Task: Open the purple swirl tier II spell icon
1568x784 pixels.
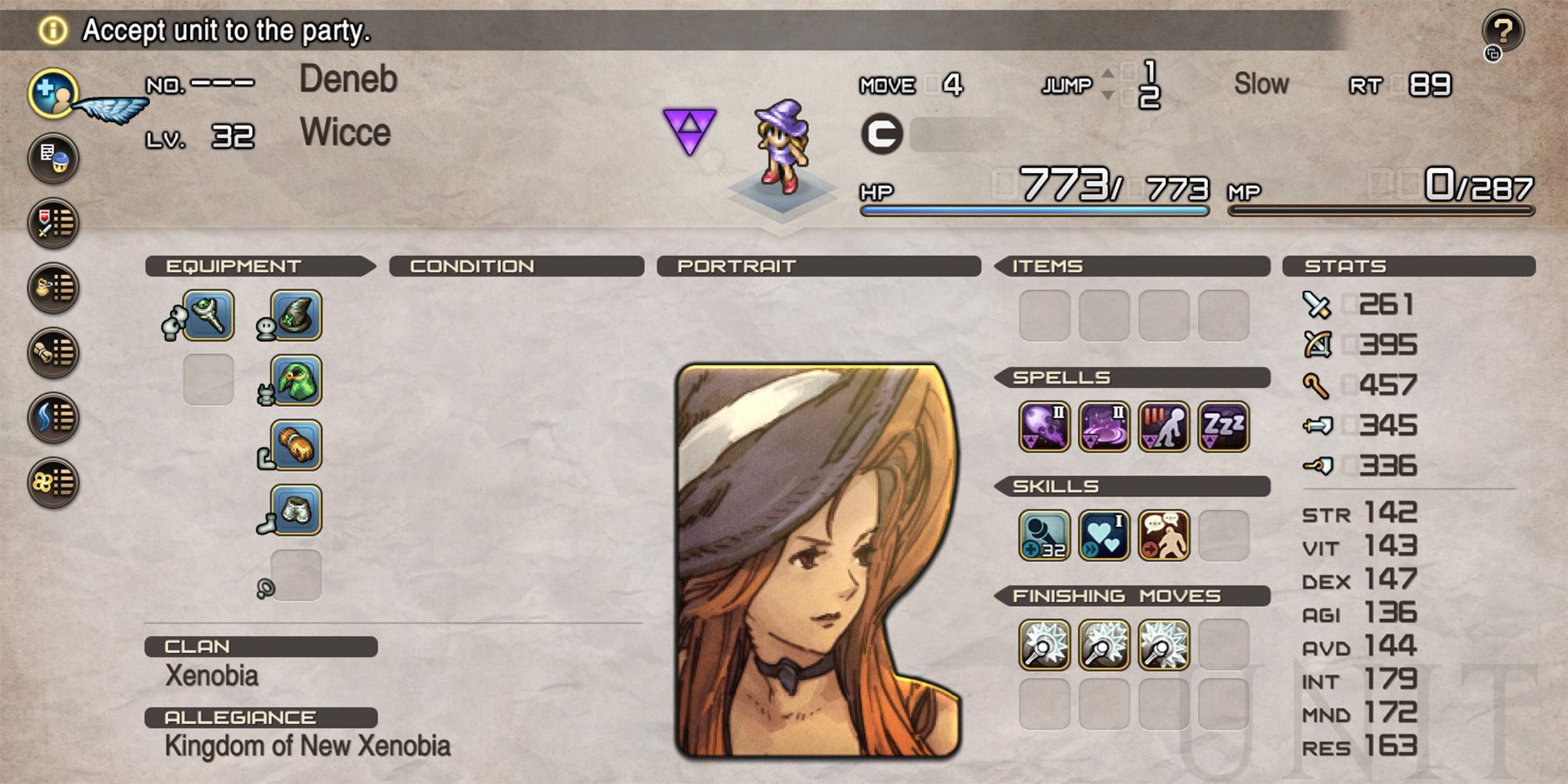Action: tap(1106, 425)
